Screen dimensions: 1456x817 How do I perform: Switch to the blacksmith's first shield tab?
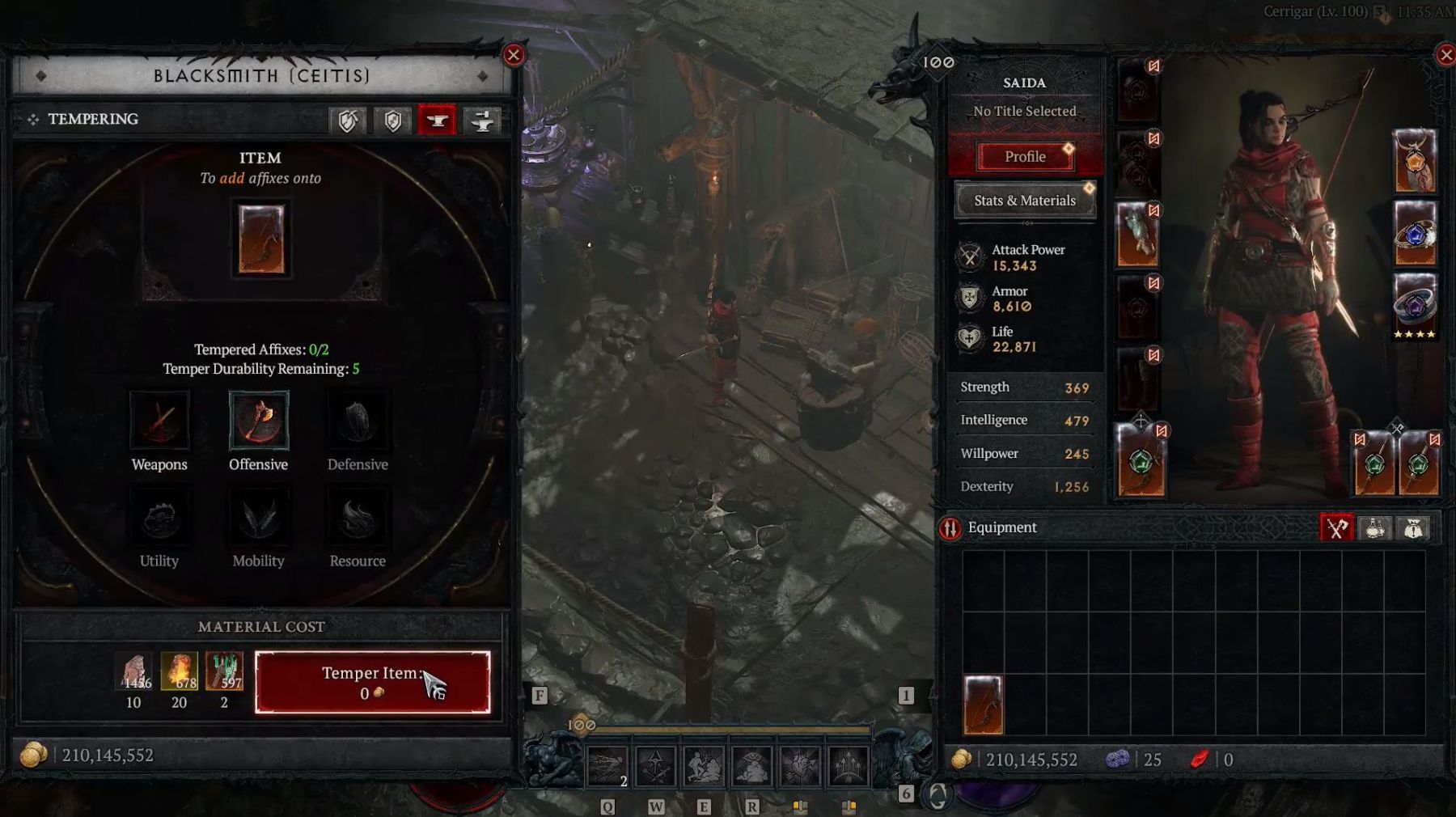(348, 121)
